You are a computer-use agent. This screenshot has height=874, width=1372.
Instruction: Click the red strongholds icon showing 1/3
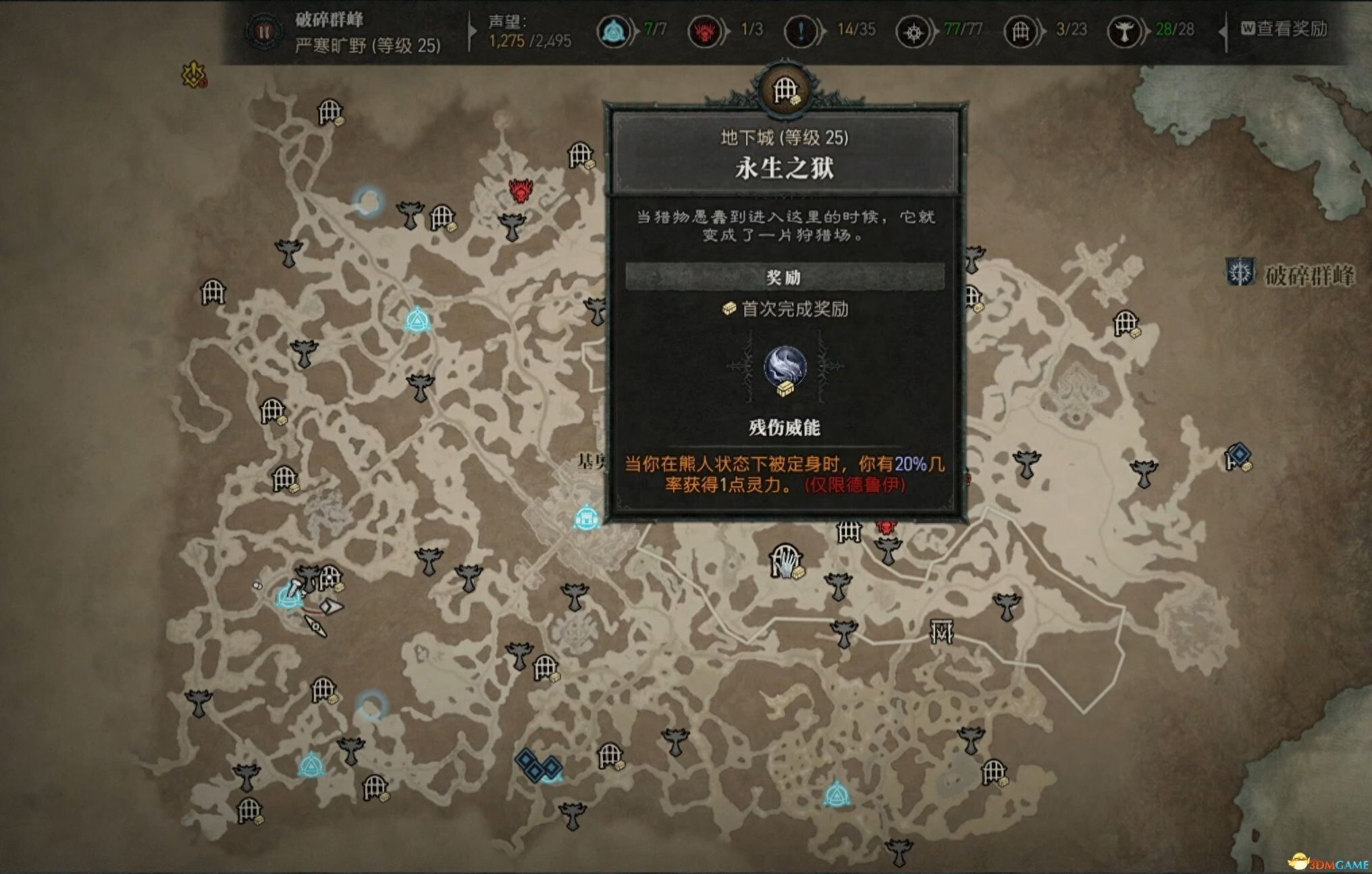click(x=704, y=30)
